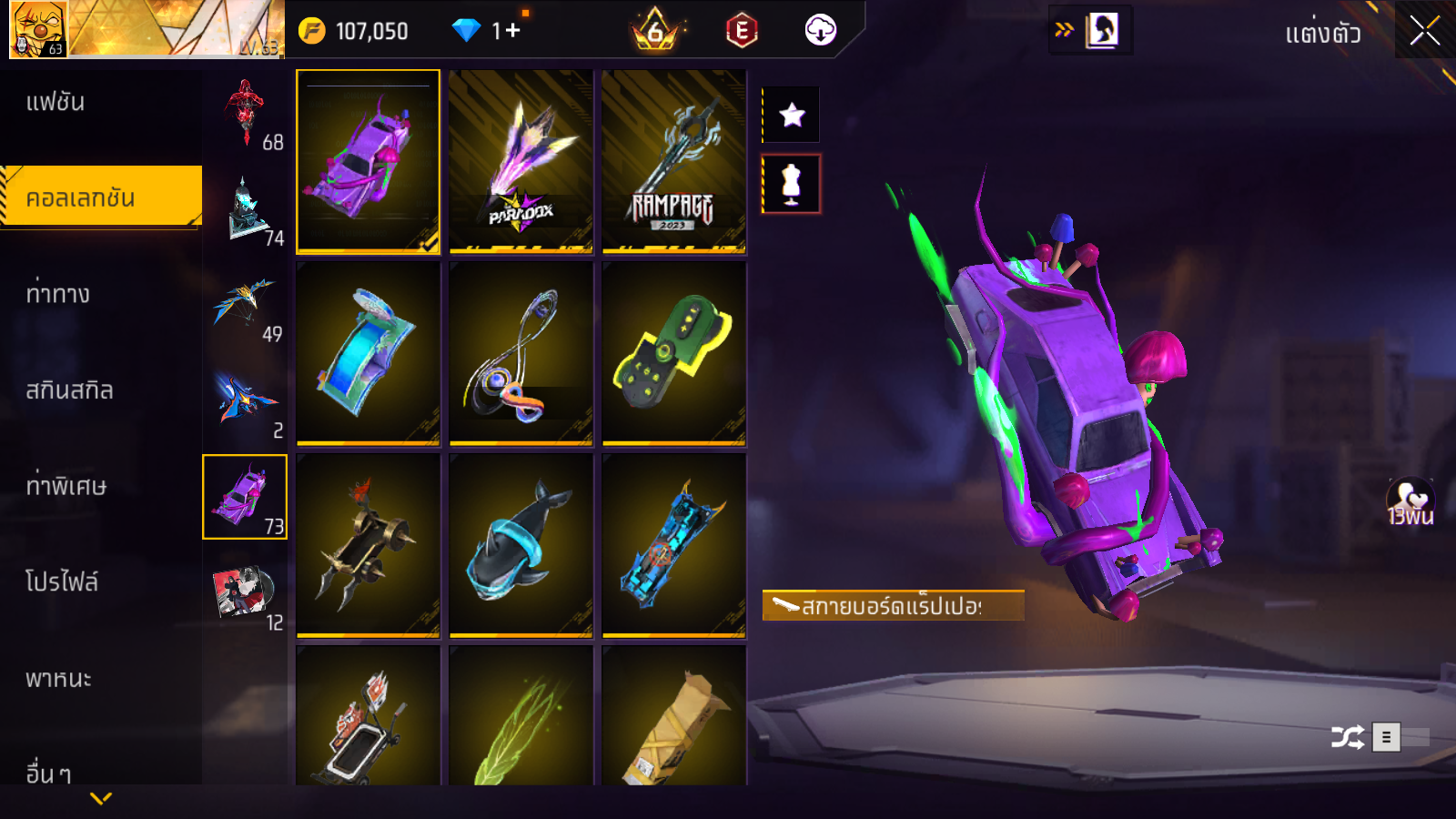Open the แฟชั่น category
The image size is (1456, 819).
56,102
